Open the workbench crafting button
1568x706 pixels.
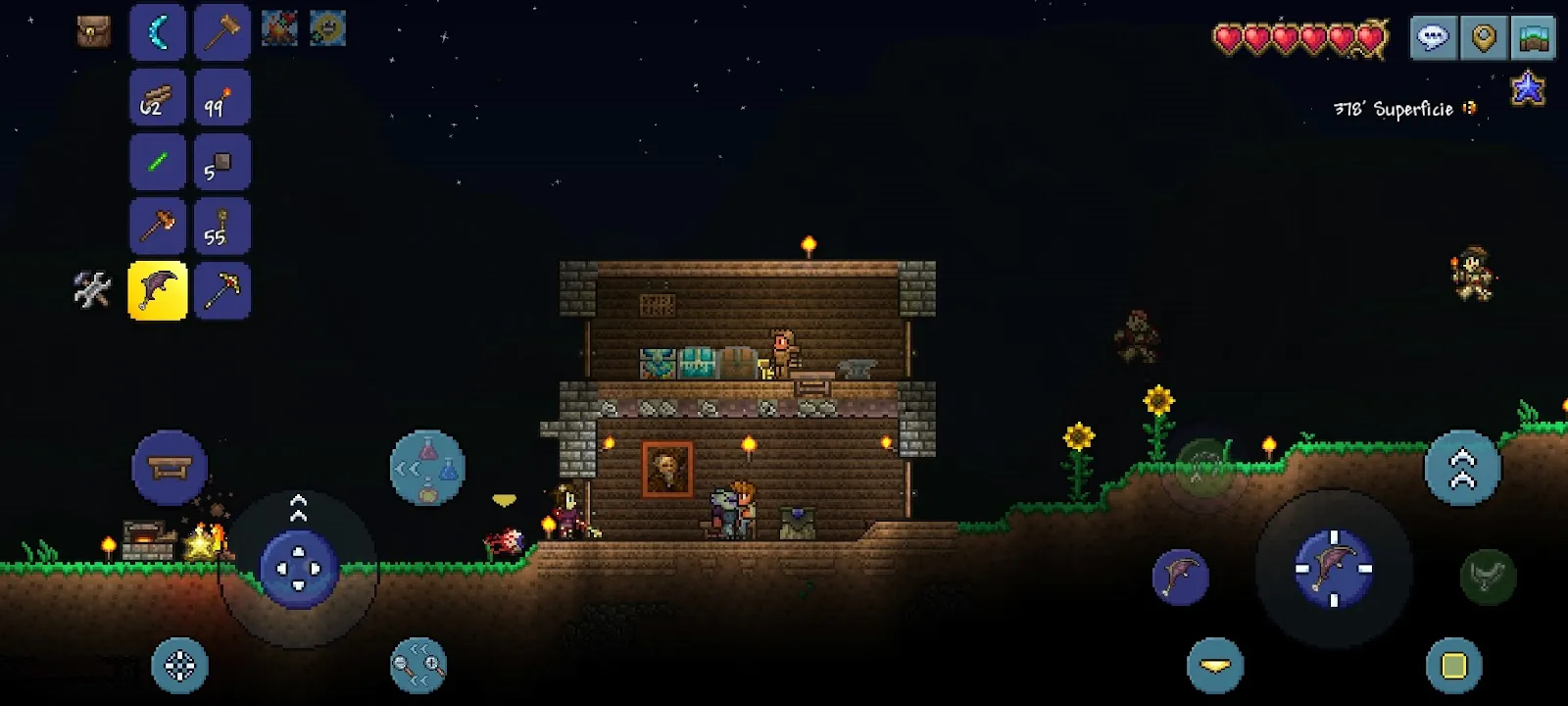170,468
